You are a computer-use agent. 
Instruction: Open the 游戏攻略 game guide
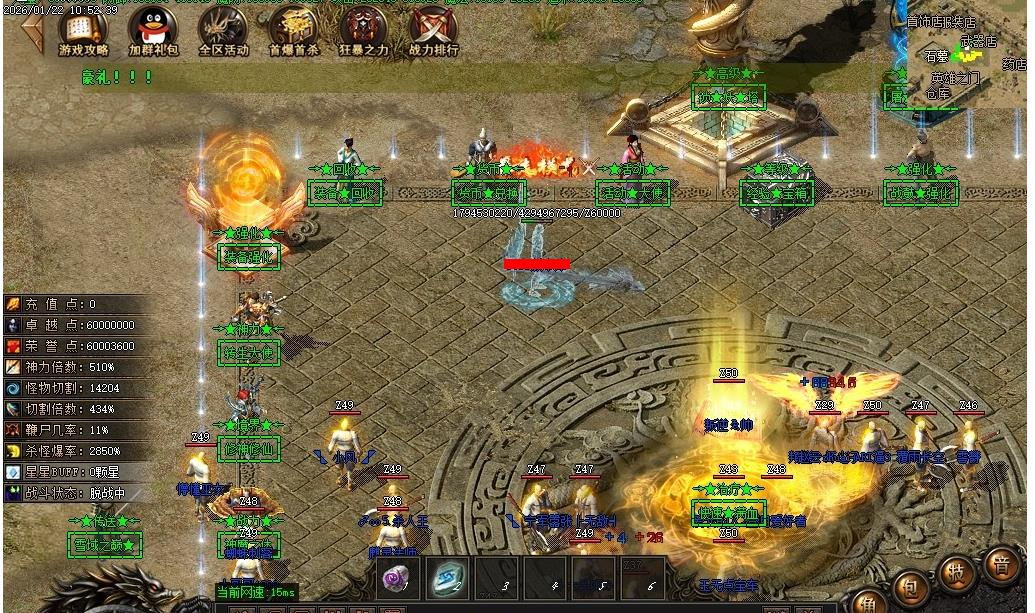84,31
